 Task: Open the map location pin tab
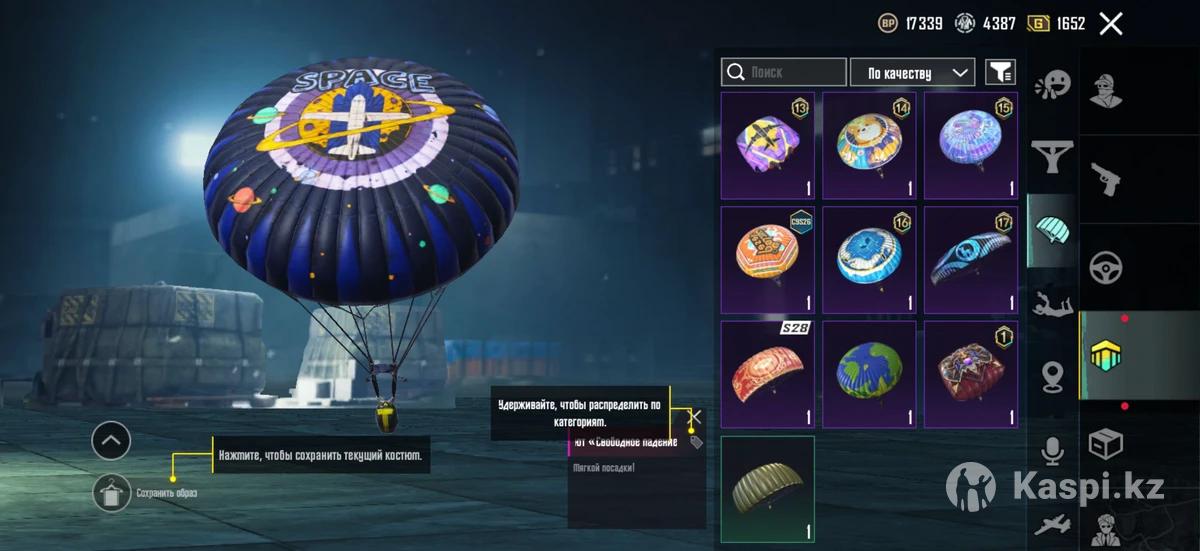pyautogui.click(x=1052, y=376)
